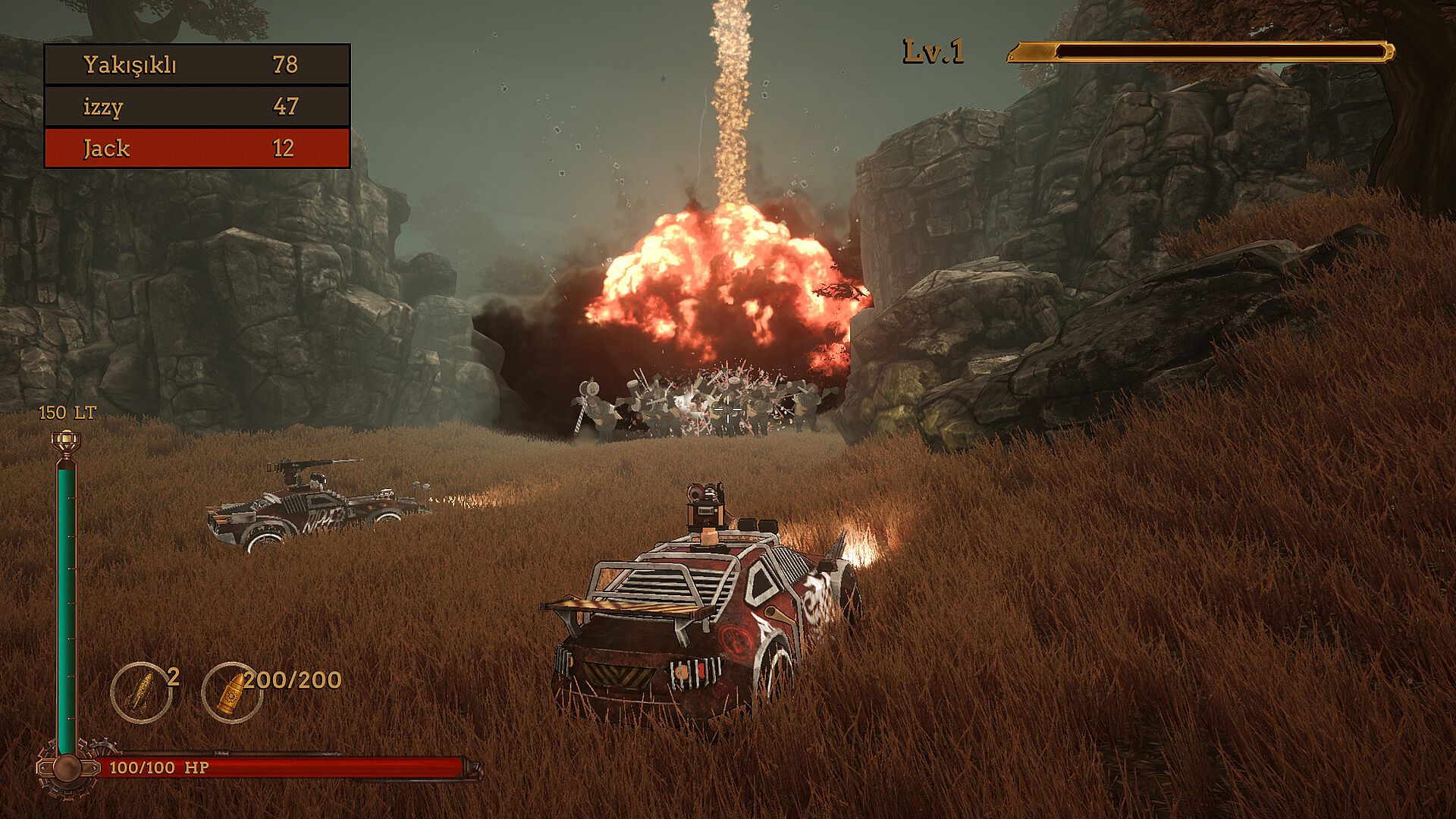
Task: Select Yakışıklı's scoreboard row
Action: [197, 64]
